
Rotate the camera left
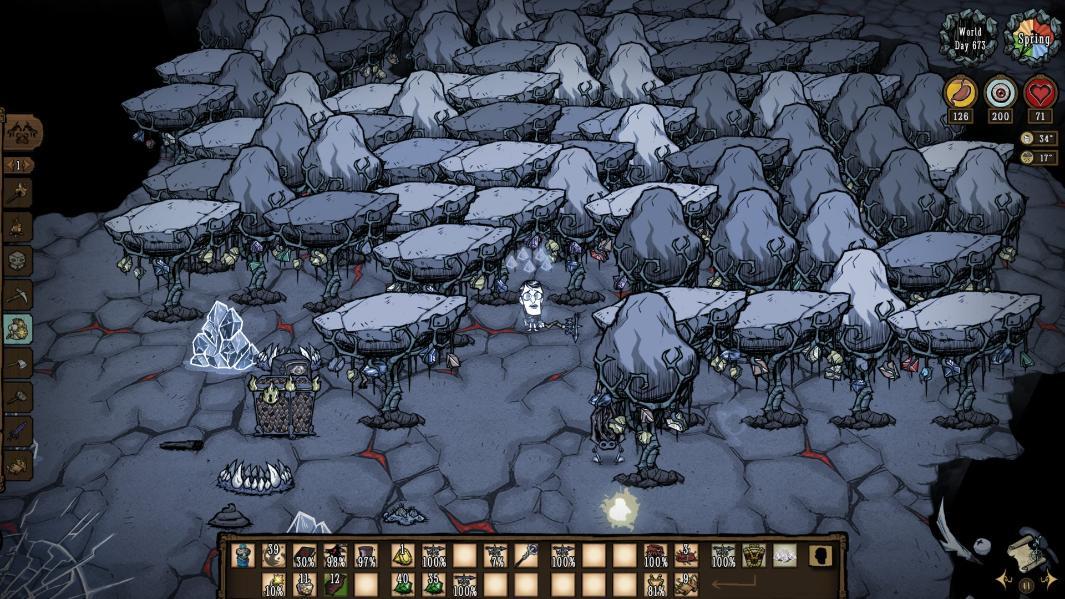(1003, 579)
